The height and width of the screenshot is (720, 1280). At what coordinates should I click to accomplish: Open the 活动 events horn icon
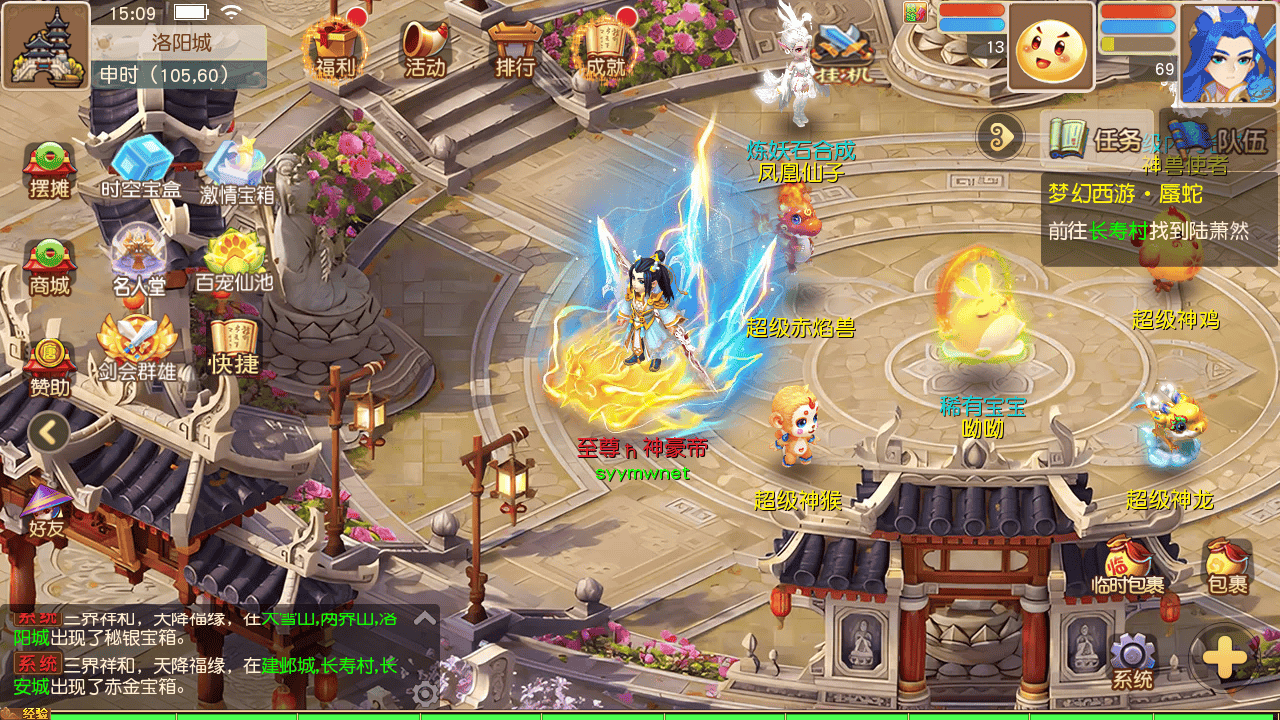pyautogui.click(x=425, y=46)
